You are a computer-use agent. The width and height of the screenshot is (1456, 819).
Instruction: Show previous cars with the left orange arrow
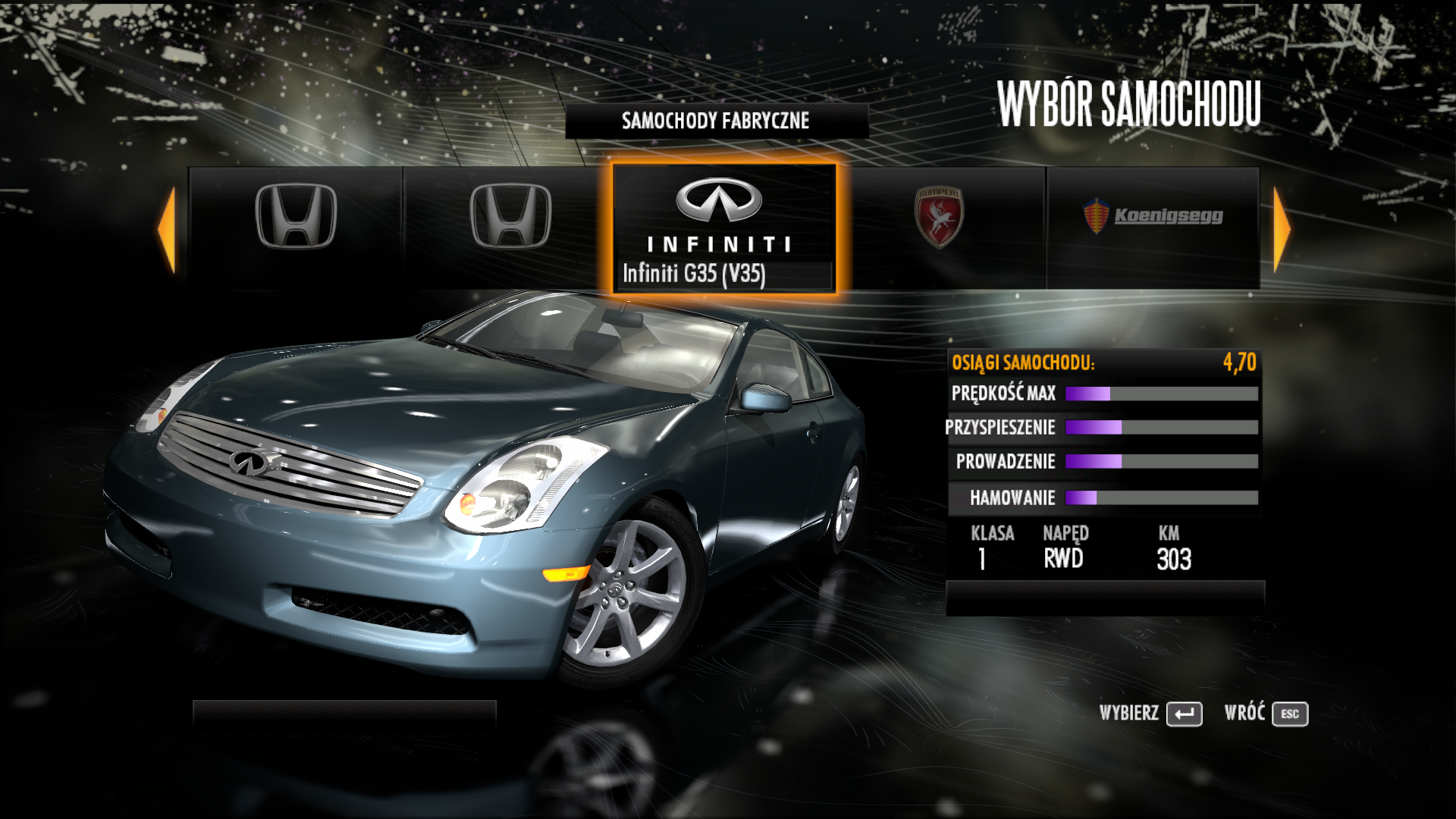point(167,229)
